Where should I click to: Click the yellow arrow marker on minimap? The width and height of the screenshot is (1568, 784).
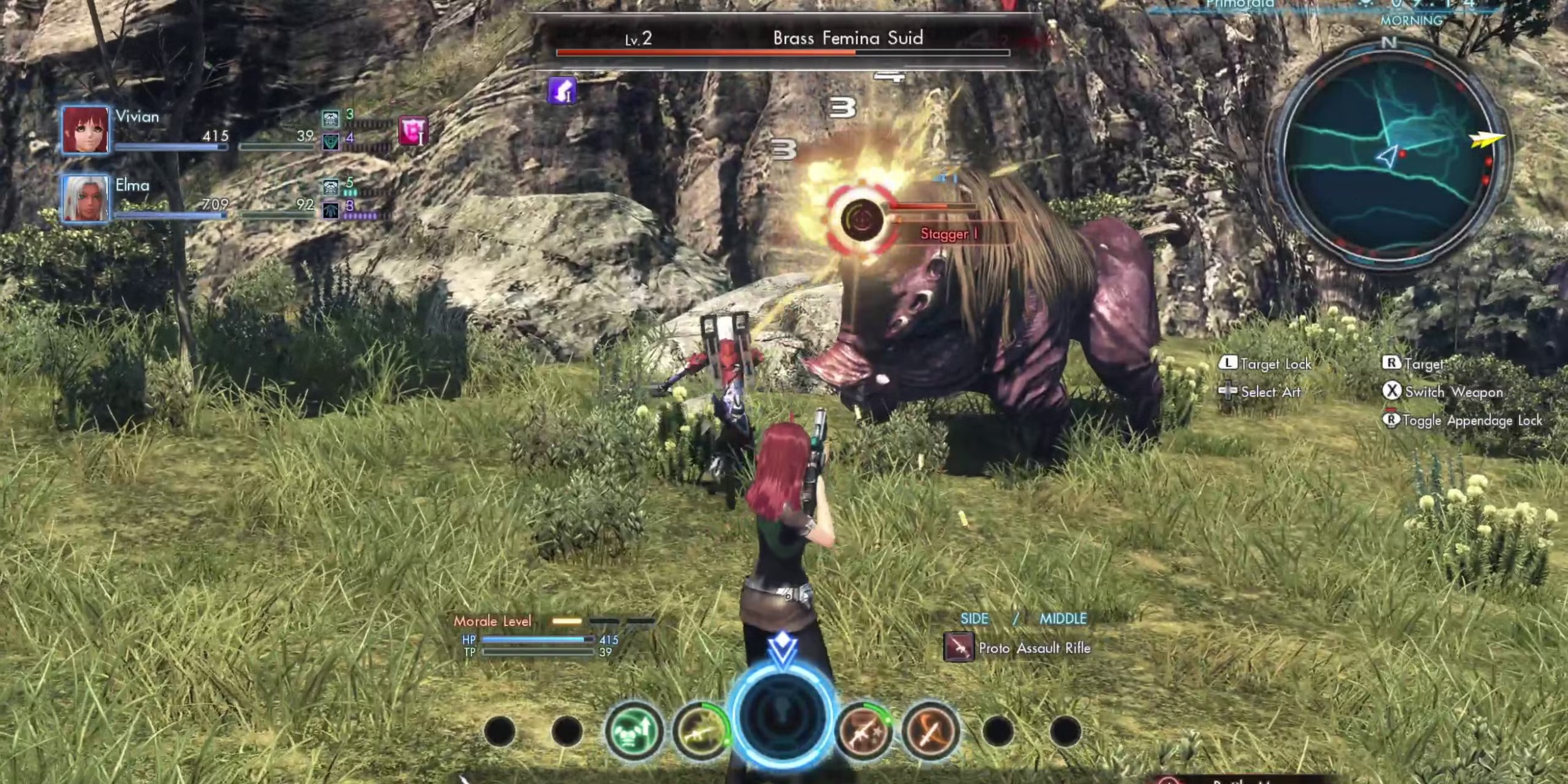click(1486, 139)
